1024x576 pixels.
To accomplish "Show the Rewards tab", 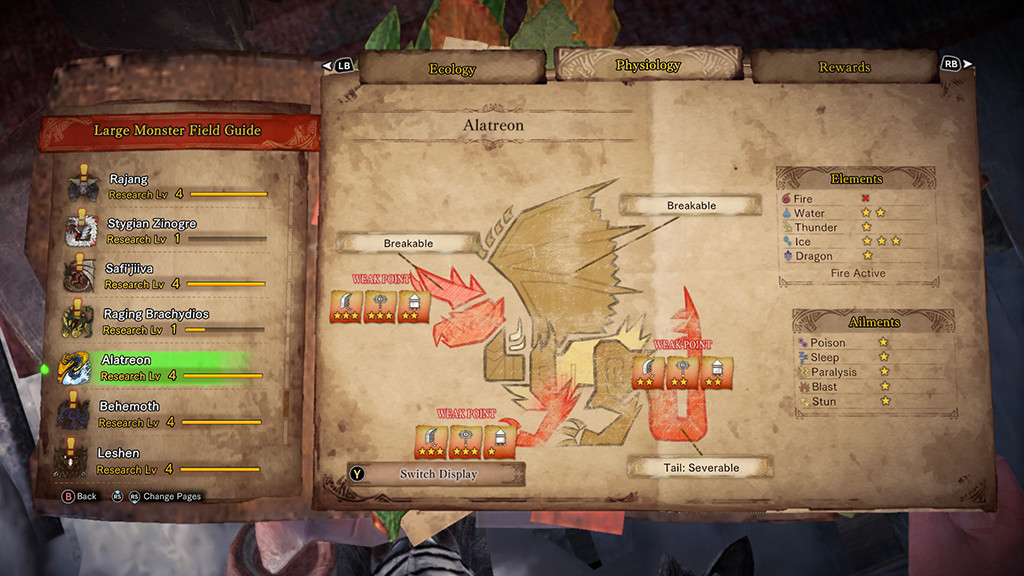I will pyautogui.click(x=844, y=67).
